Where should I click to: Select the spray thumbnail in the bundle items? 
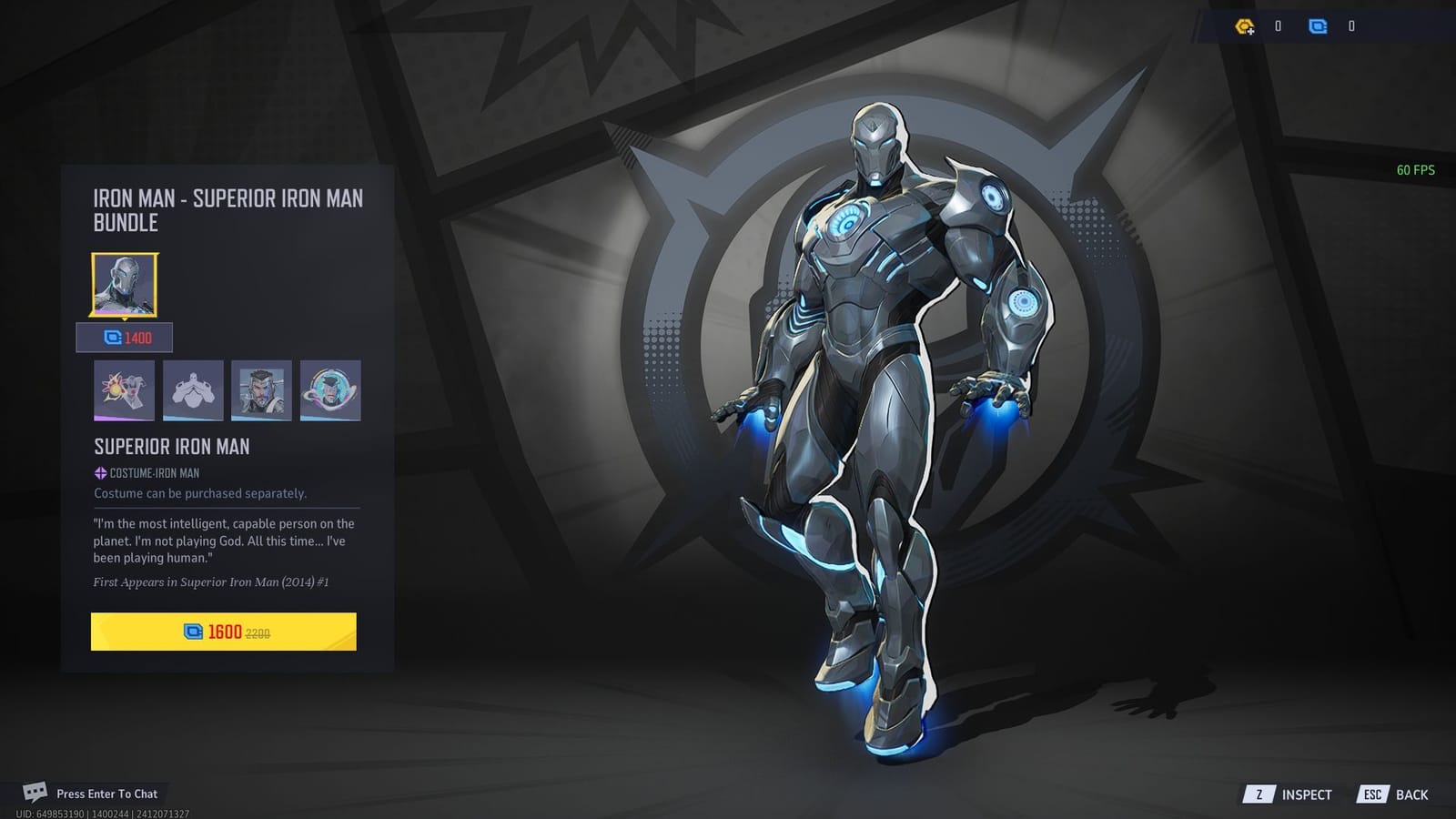pyautogui.click(x=125, y=391)
